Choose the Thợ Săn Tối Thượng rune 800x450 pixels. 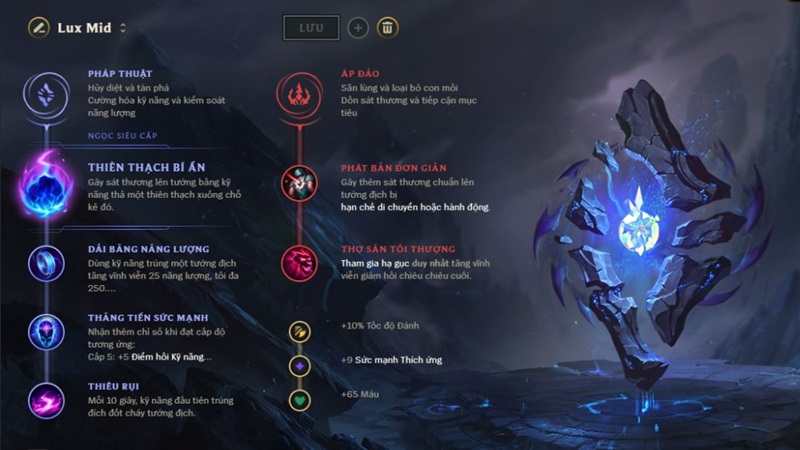(x=299, y=263)
